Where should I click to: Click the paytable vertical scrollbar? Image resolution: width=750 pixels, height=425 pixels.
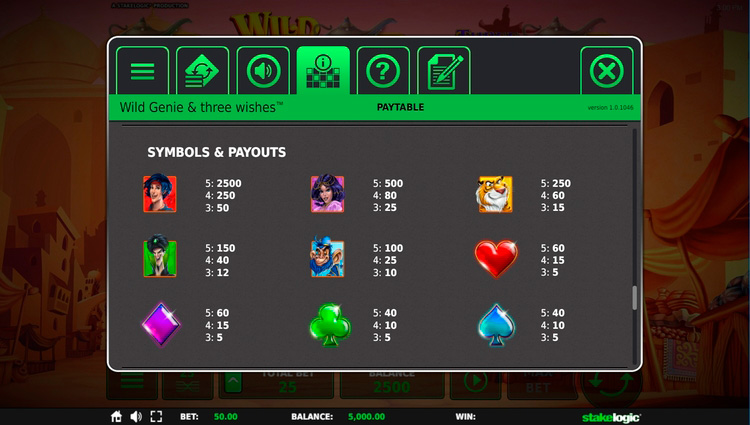coord(632,298)
